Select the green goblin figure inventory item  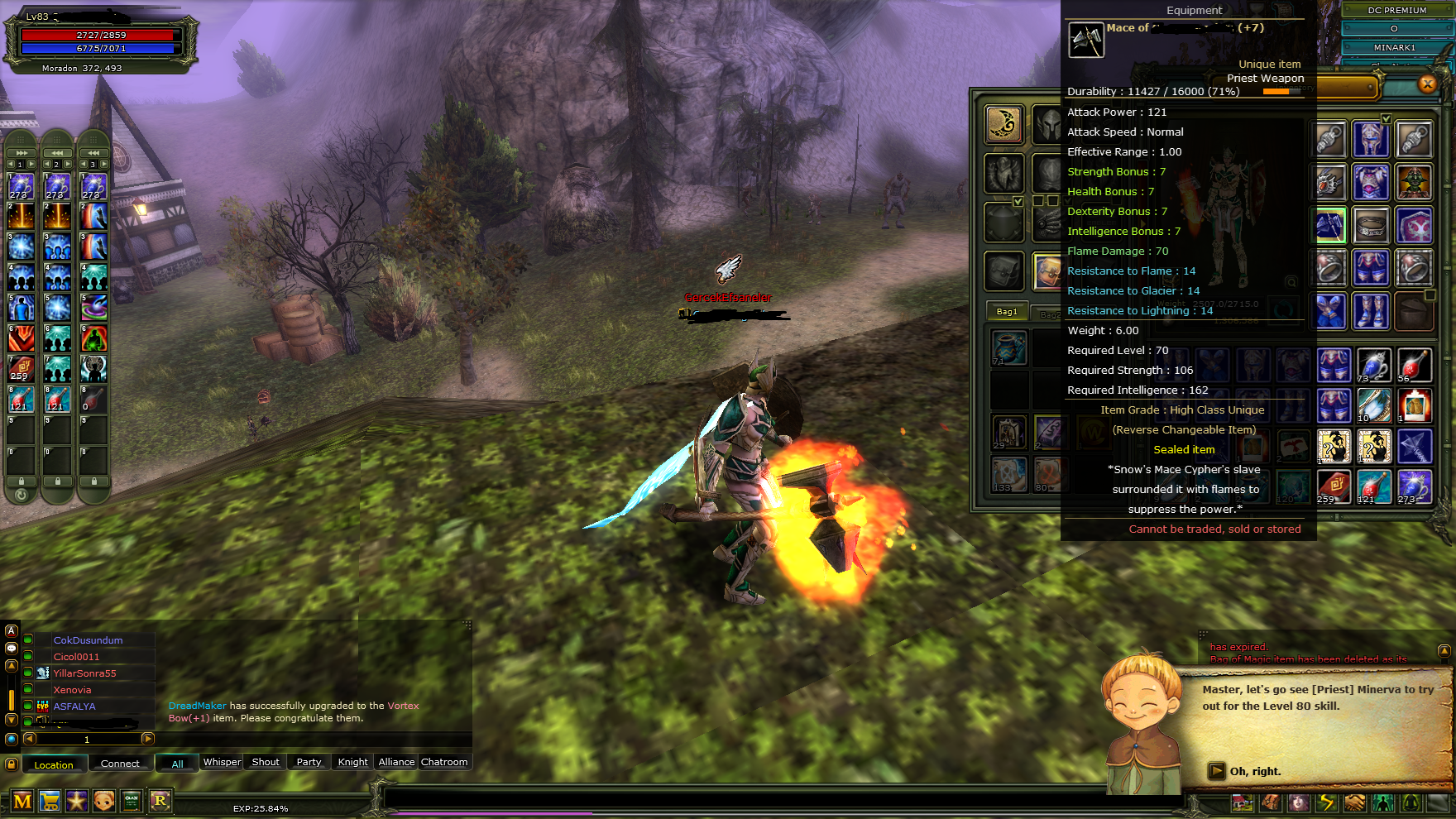(1414, 183)
